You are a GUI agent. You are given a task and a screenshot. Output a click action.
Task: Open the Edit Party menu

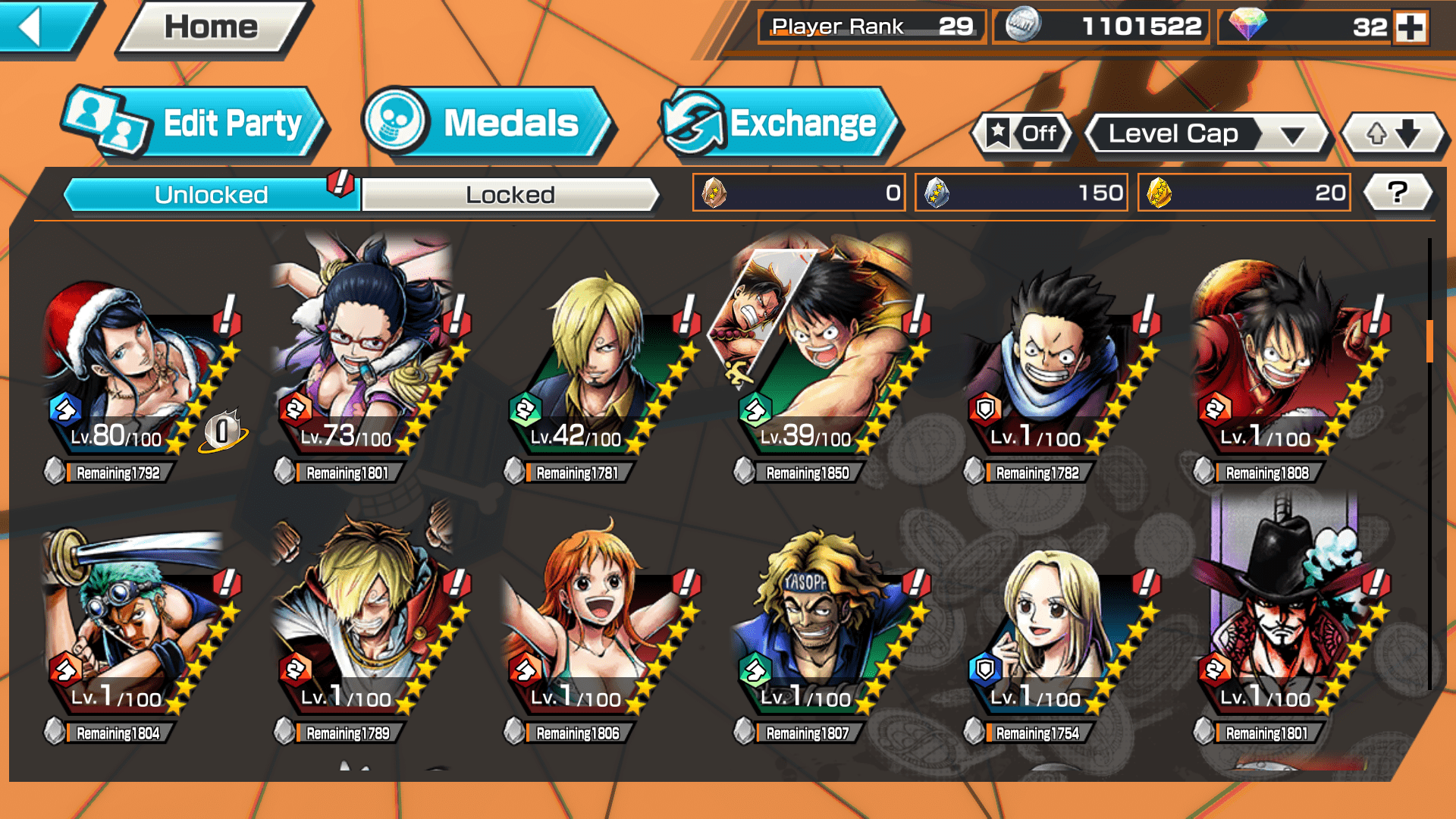[194, 124]
